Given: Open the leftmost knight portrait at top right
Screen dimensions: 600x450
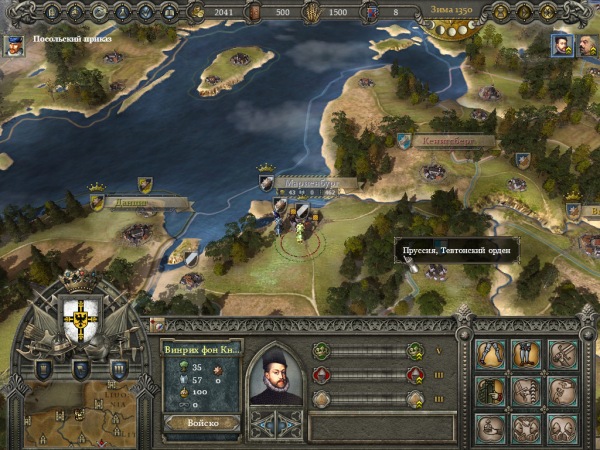Looking at the screenshot, I should (x=561, y=44).
